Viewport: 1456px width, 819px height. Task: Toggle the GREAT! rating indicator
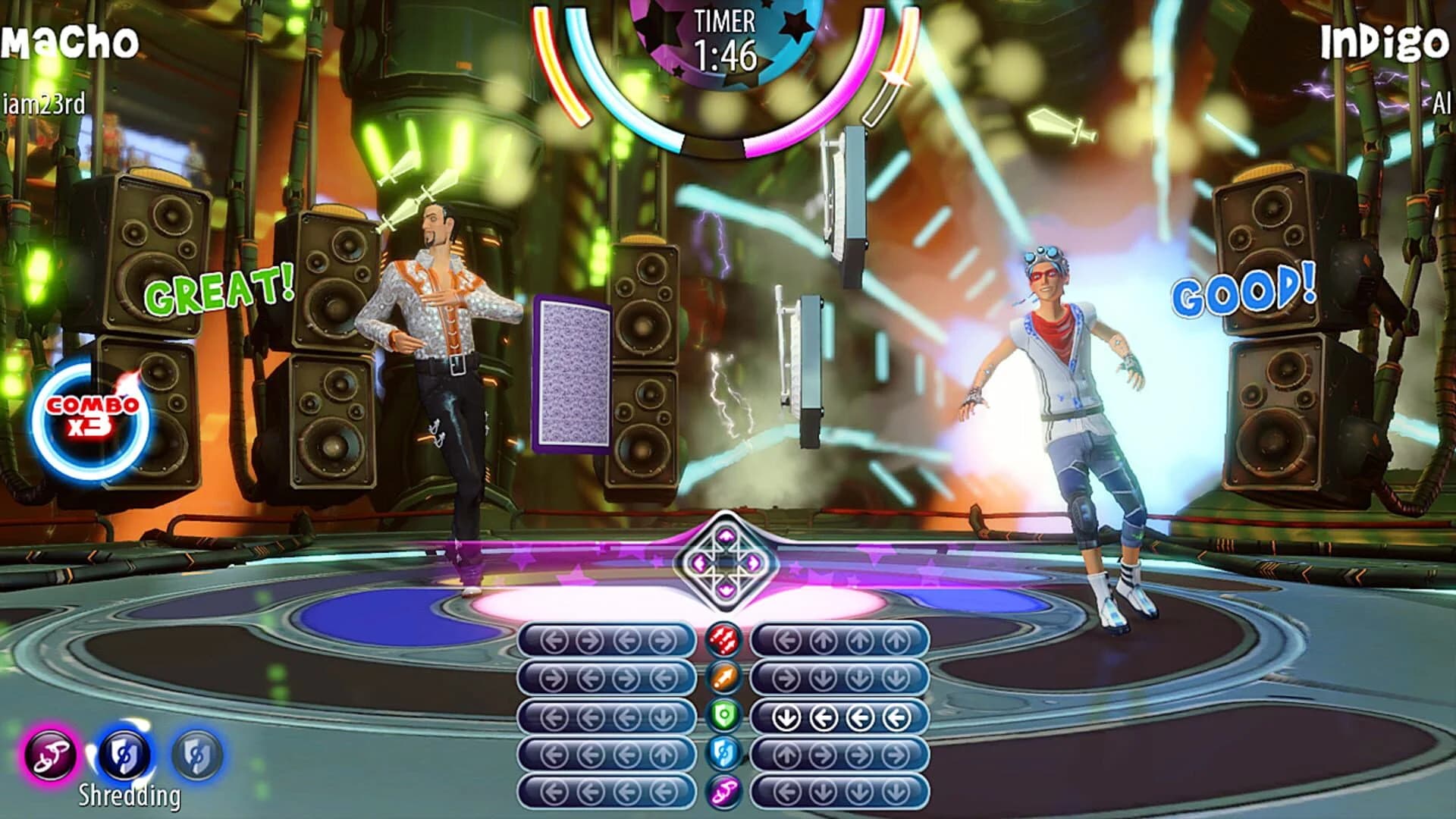tap(220, 290)
